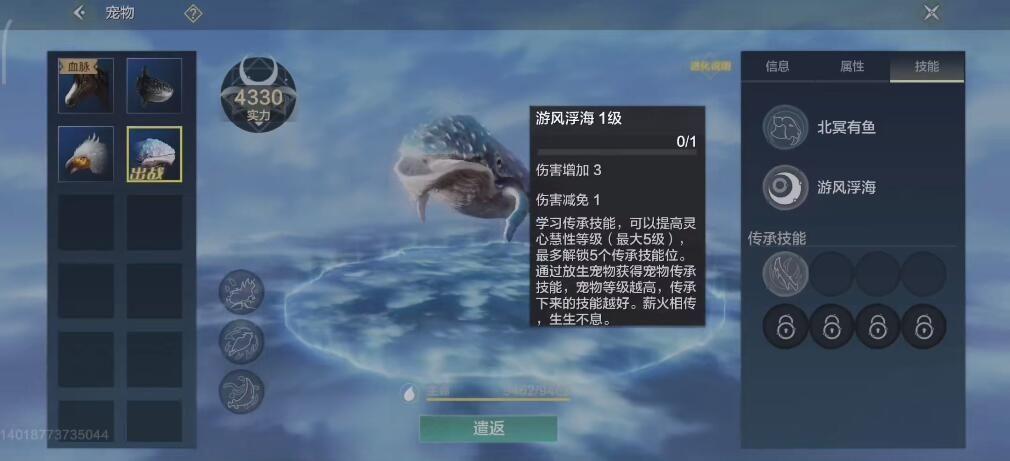Screen dimensions: 1010x461
Task: Pick the white eagle pet portrait
Action: point(85,154)
